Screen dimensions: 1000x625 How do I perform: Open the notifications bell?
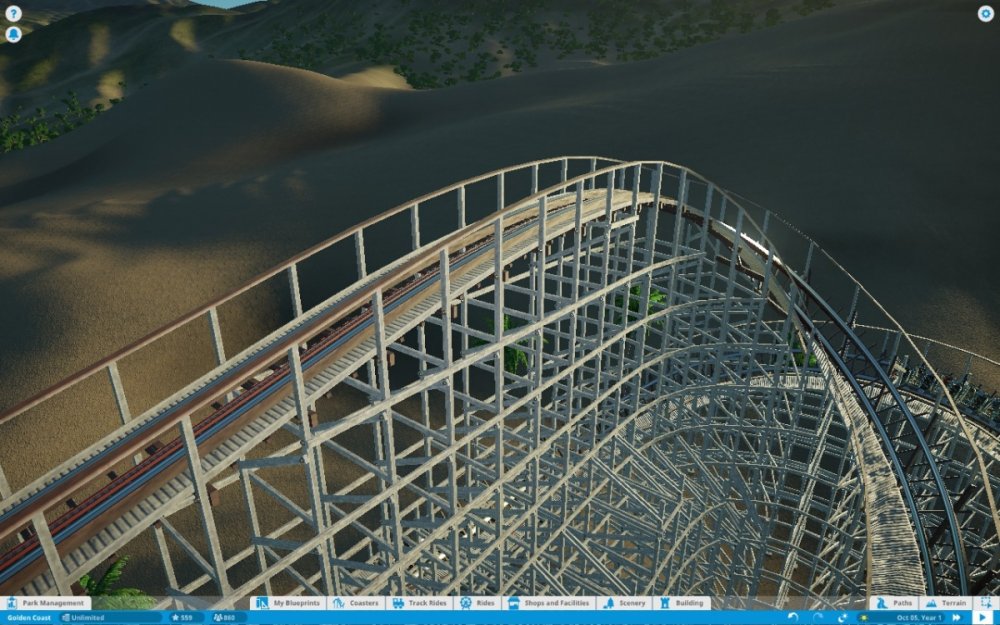(13, 34)
